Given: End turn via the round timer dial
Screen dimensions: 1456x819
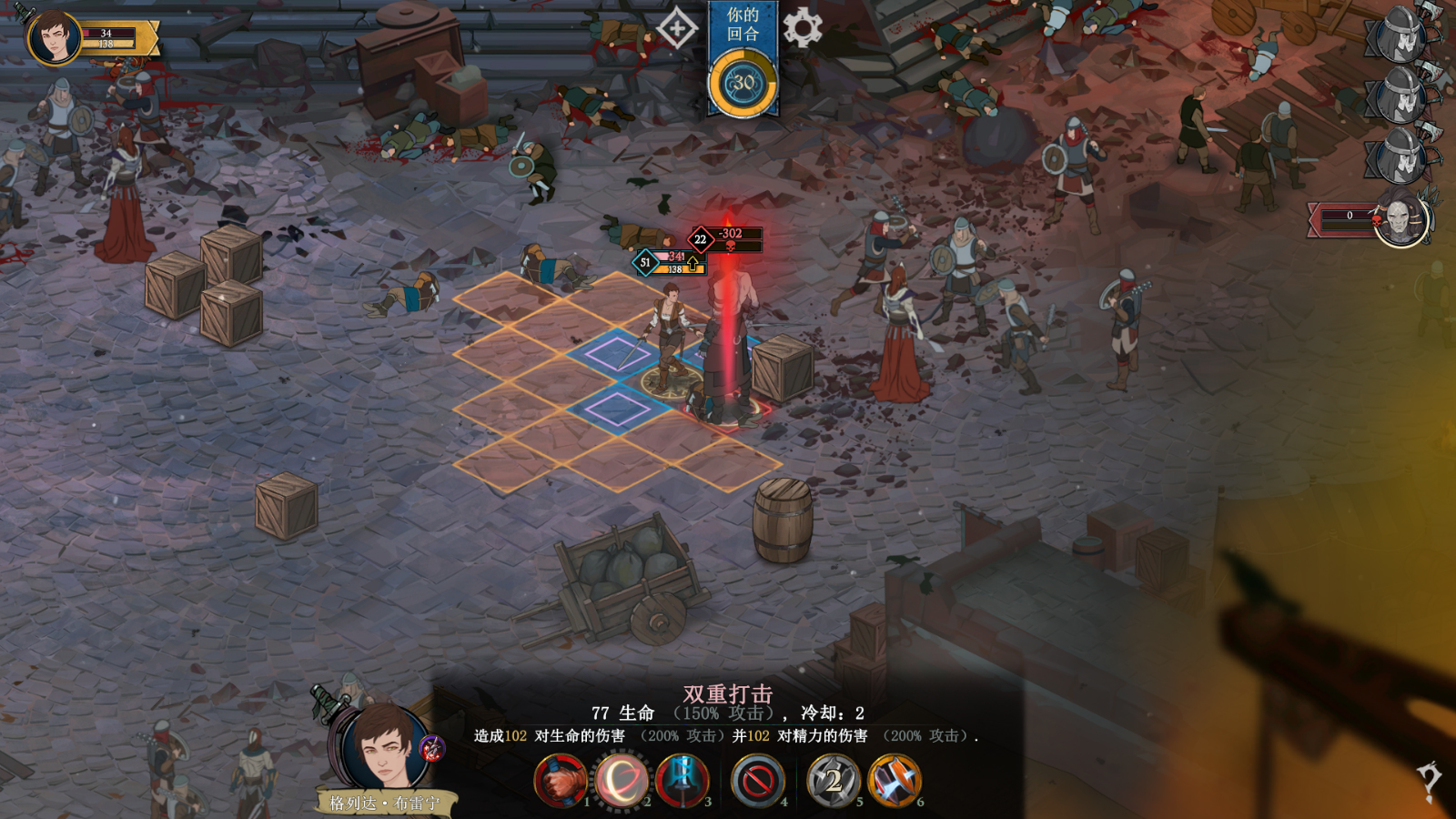Looking at the screenshot, I should coord(743,83).
